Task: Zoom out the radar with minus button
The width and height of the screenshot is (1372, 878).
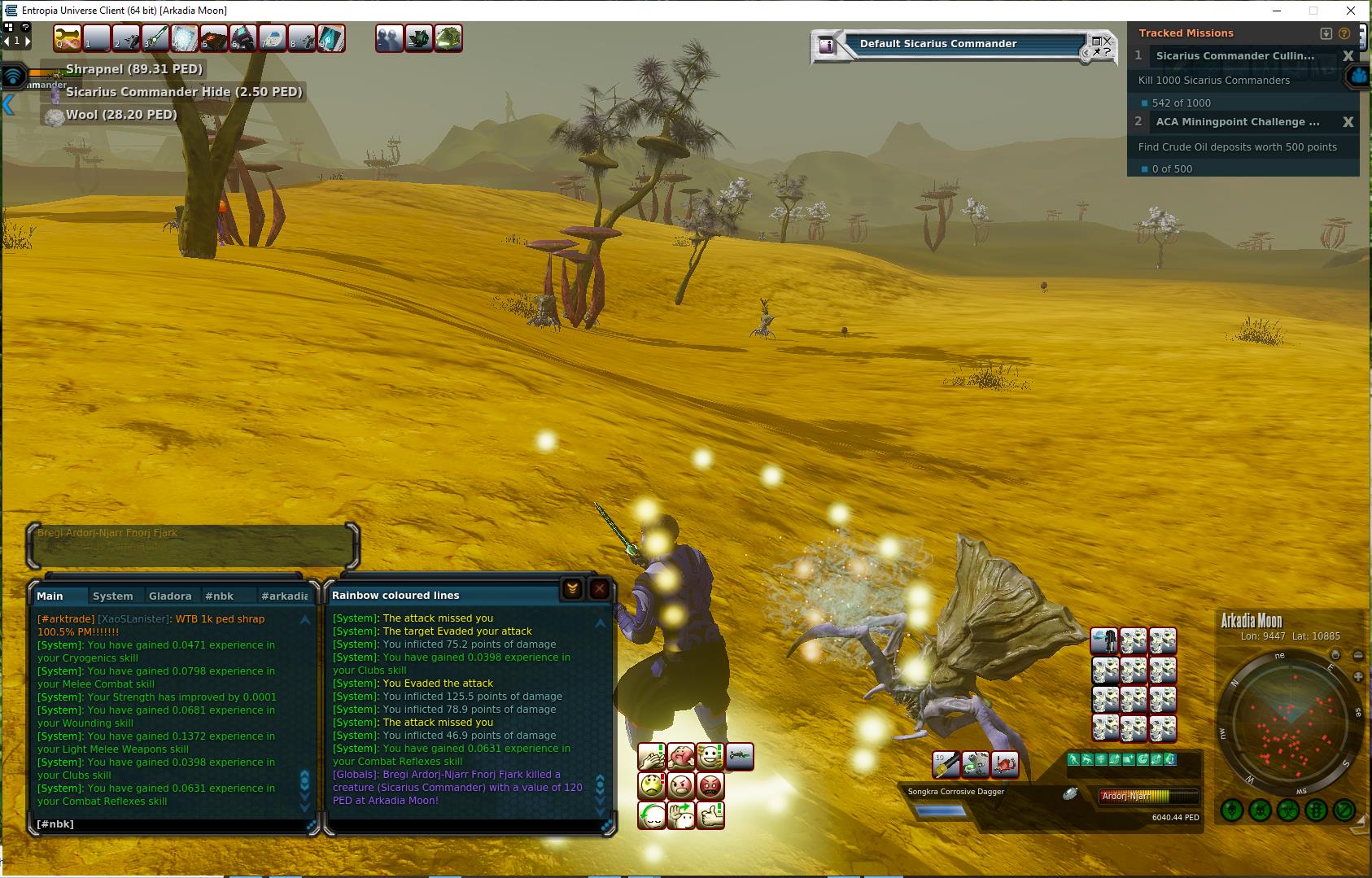Action: pyautogui.click(x=1357, y=655)
